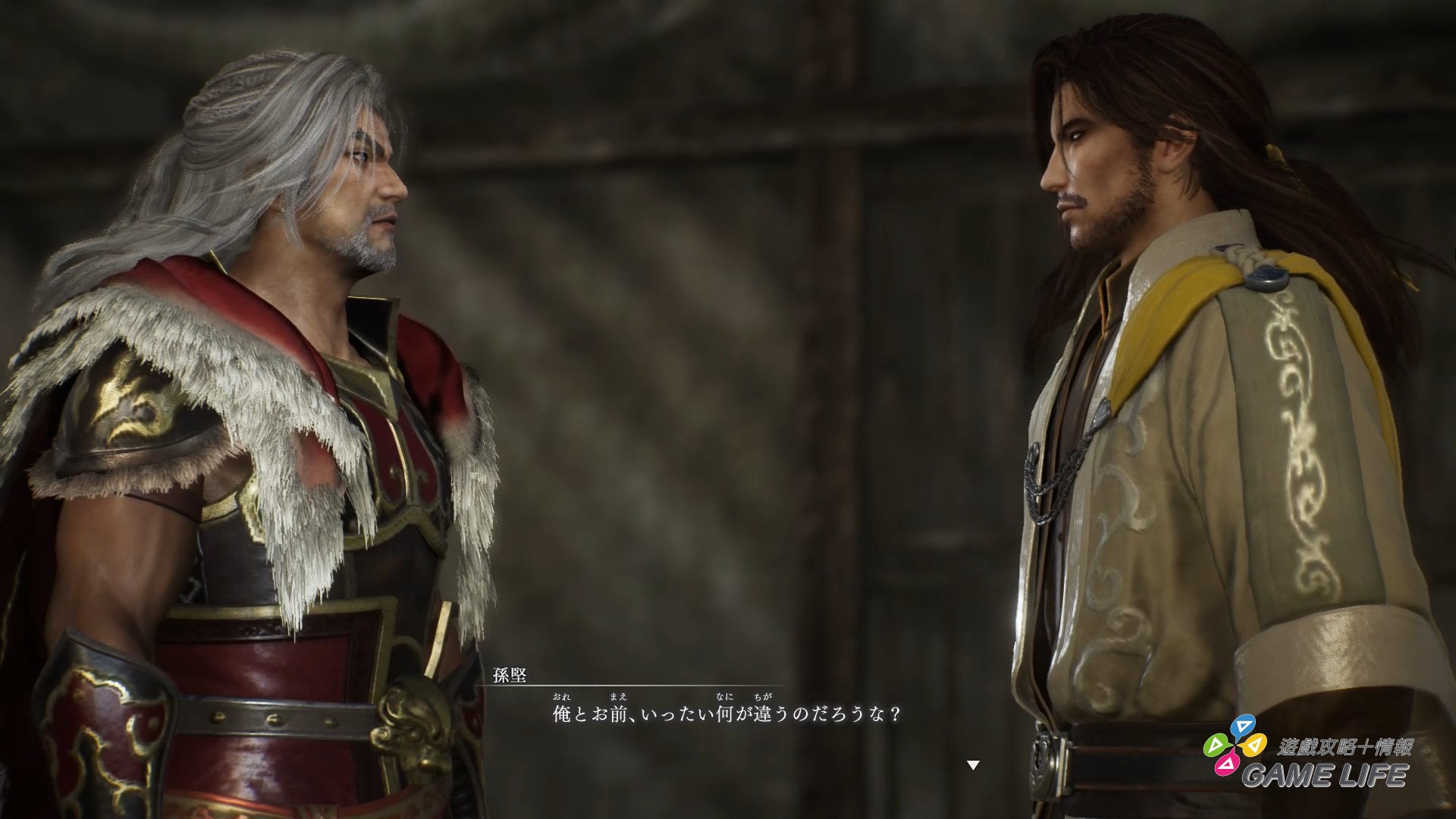Screen dimensions: 1456x819
Task: Click the furigana ちが above 違
Action: click(765, 697)
